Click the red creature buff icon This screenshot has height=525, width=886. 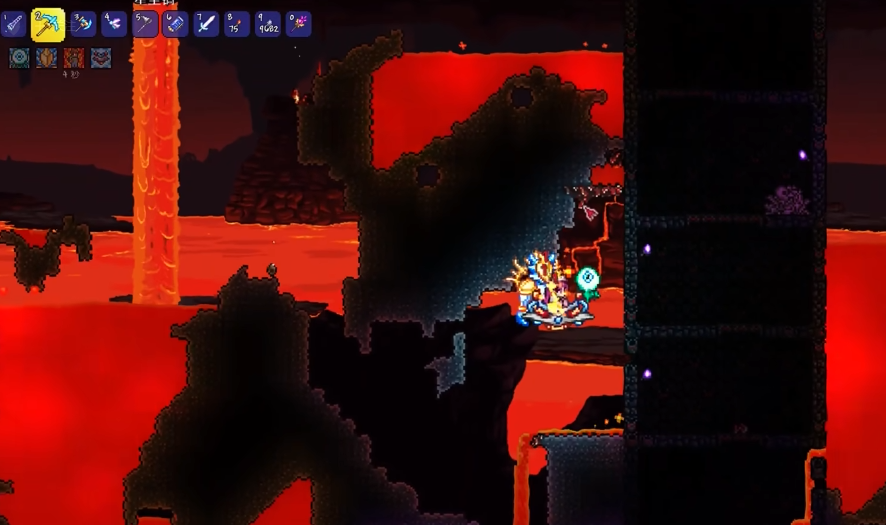tap(101, 58)
